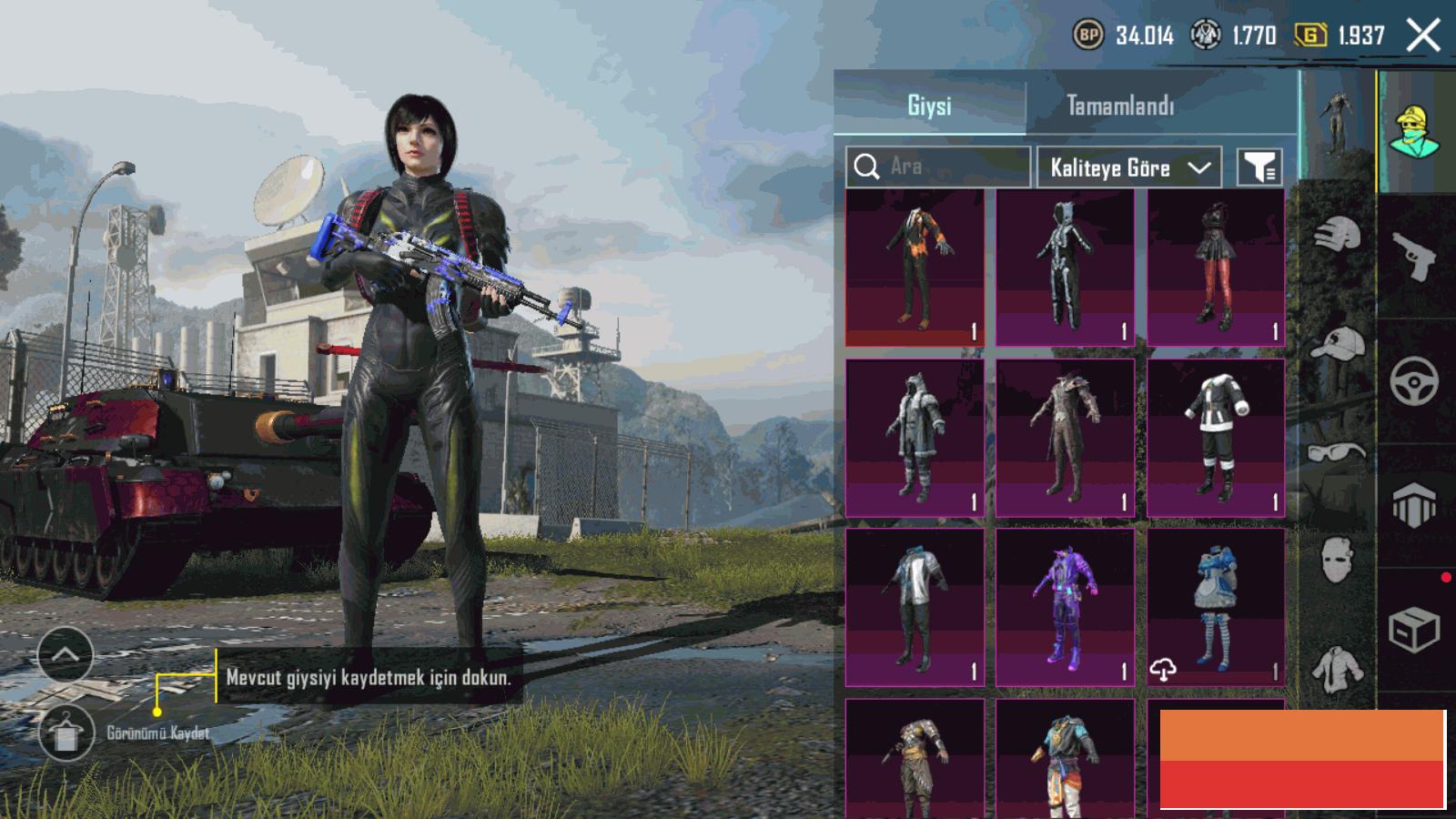This screenshot has height=819, width=1456.
Task: Select the orange-trimmed black suit outfit
Action: (x=915, y=268)
